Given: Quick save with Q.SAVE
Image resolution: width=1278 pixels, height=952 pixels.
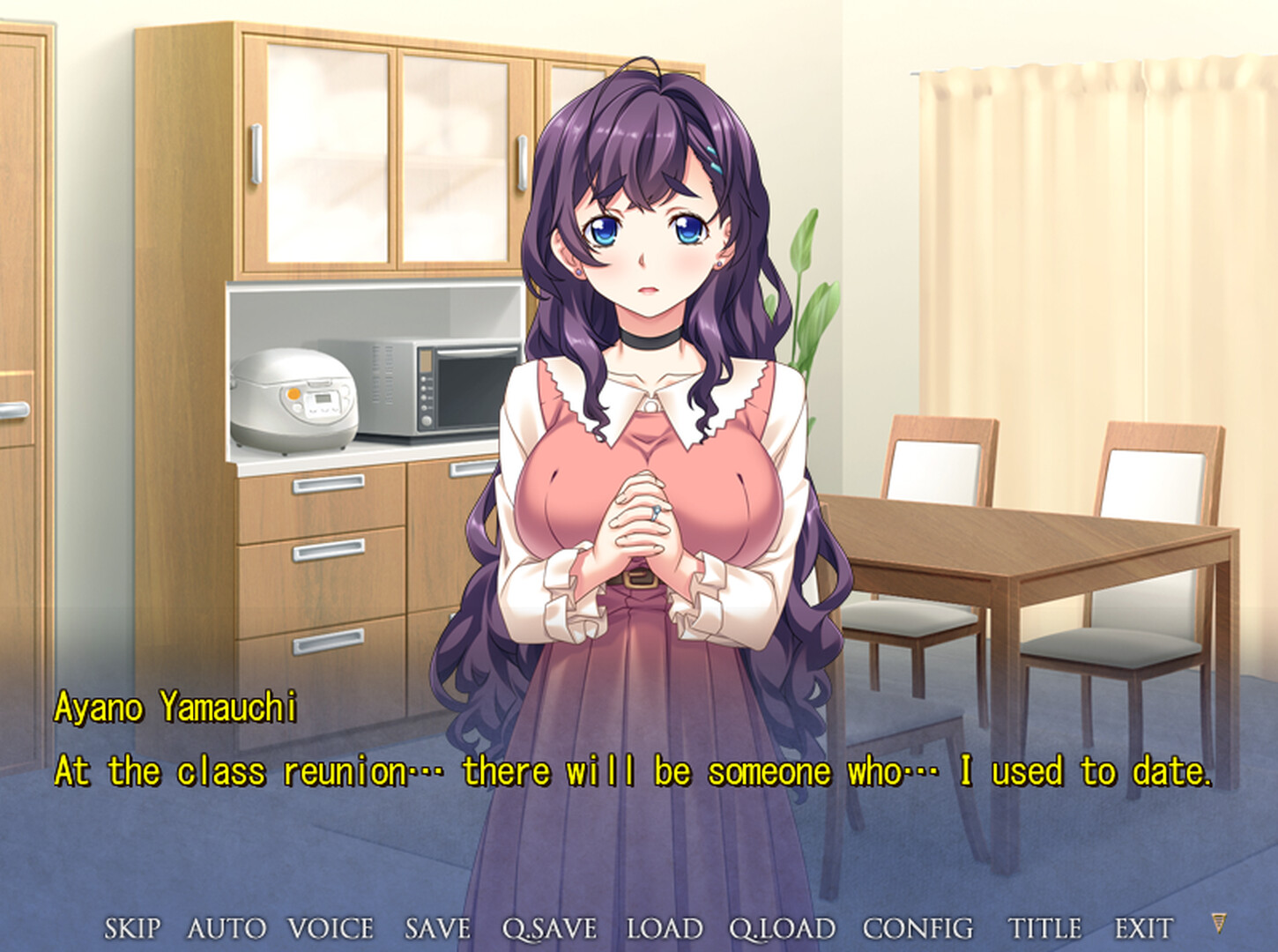Looking at the screenshot, I should [x=552, y=928].
